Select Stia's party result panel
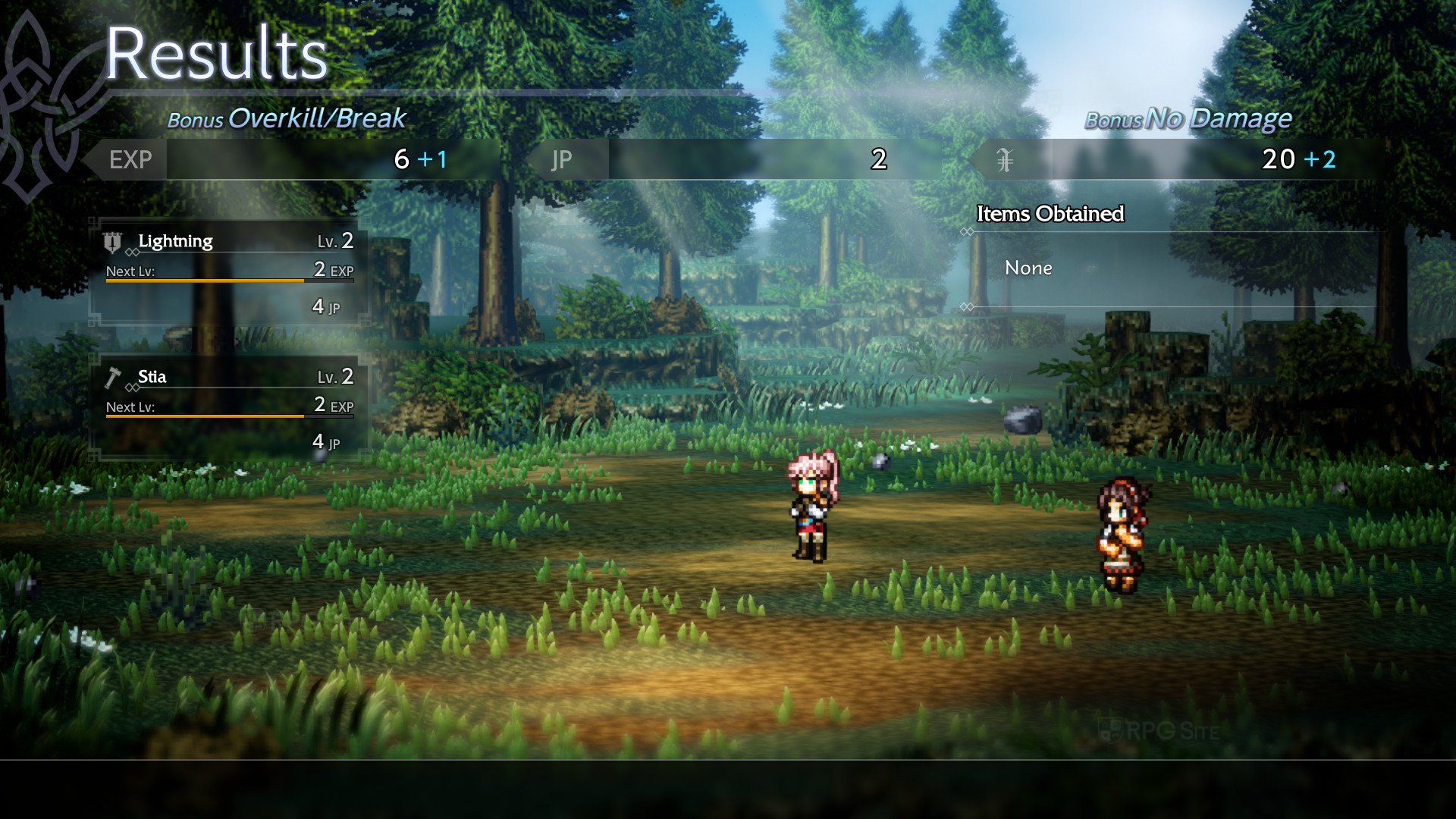This screenshot has width=1456, height=819. point(229,409)
